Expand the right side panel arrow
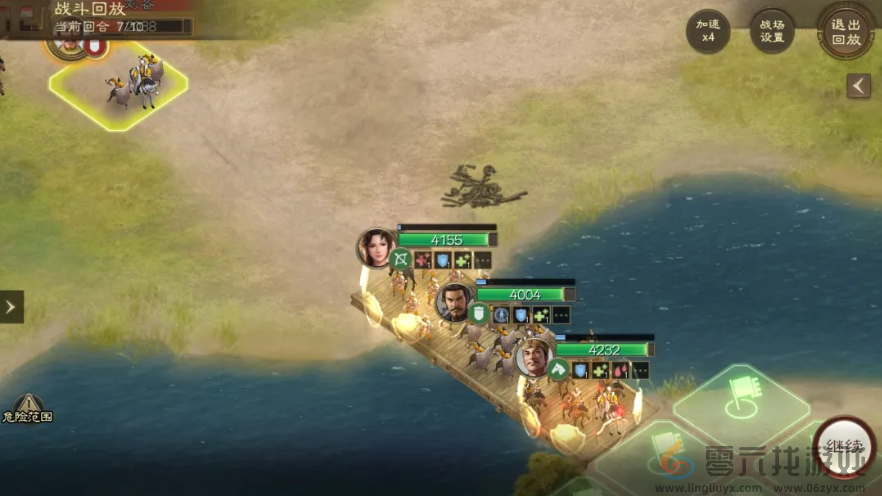882x496 pixels. coord(858,86)
